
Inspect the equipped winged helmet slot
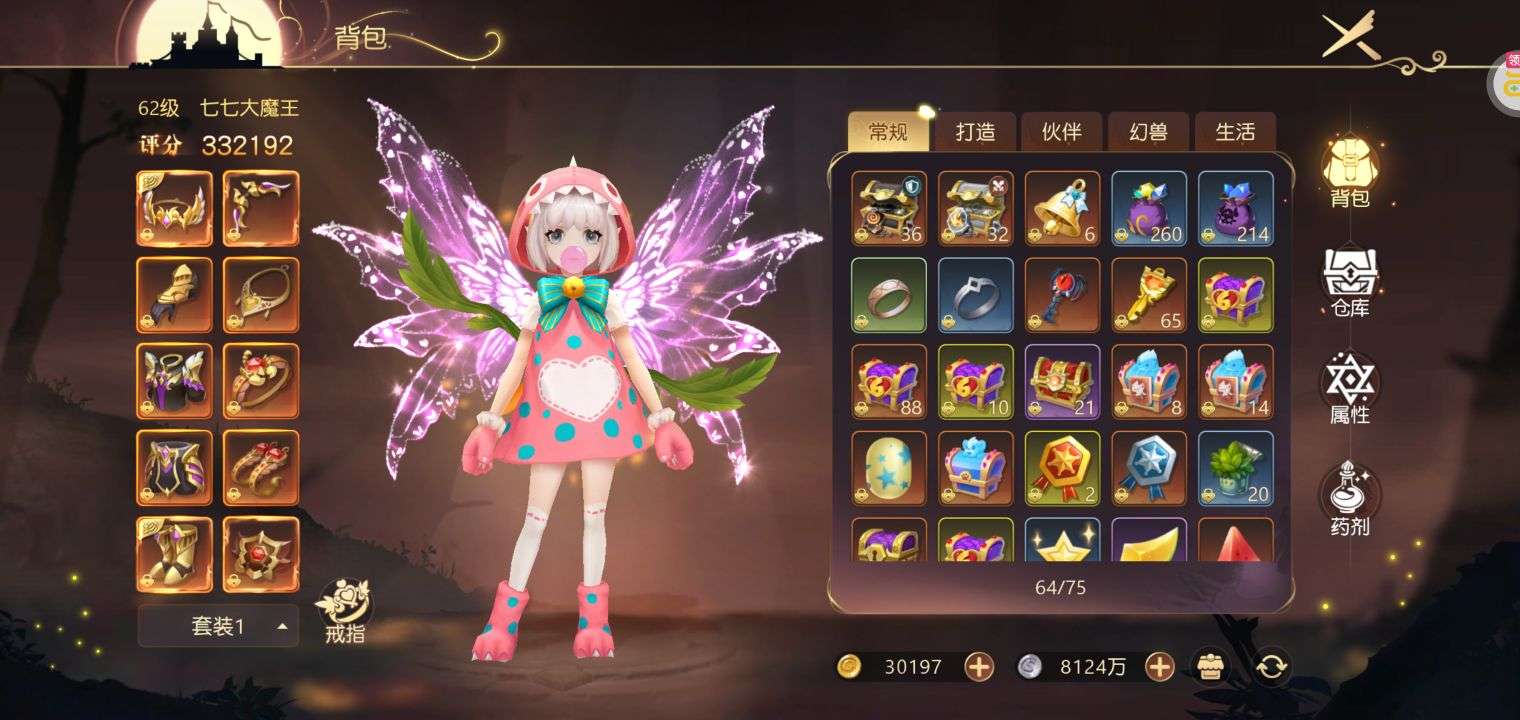(x=174, y=208)
